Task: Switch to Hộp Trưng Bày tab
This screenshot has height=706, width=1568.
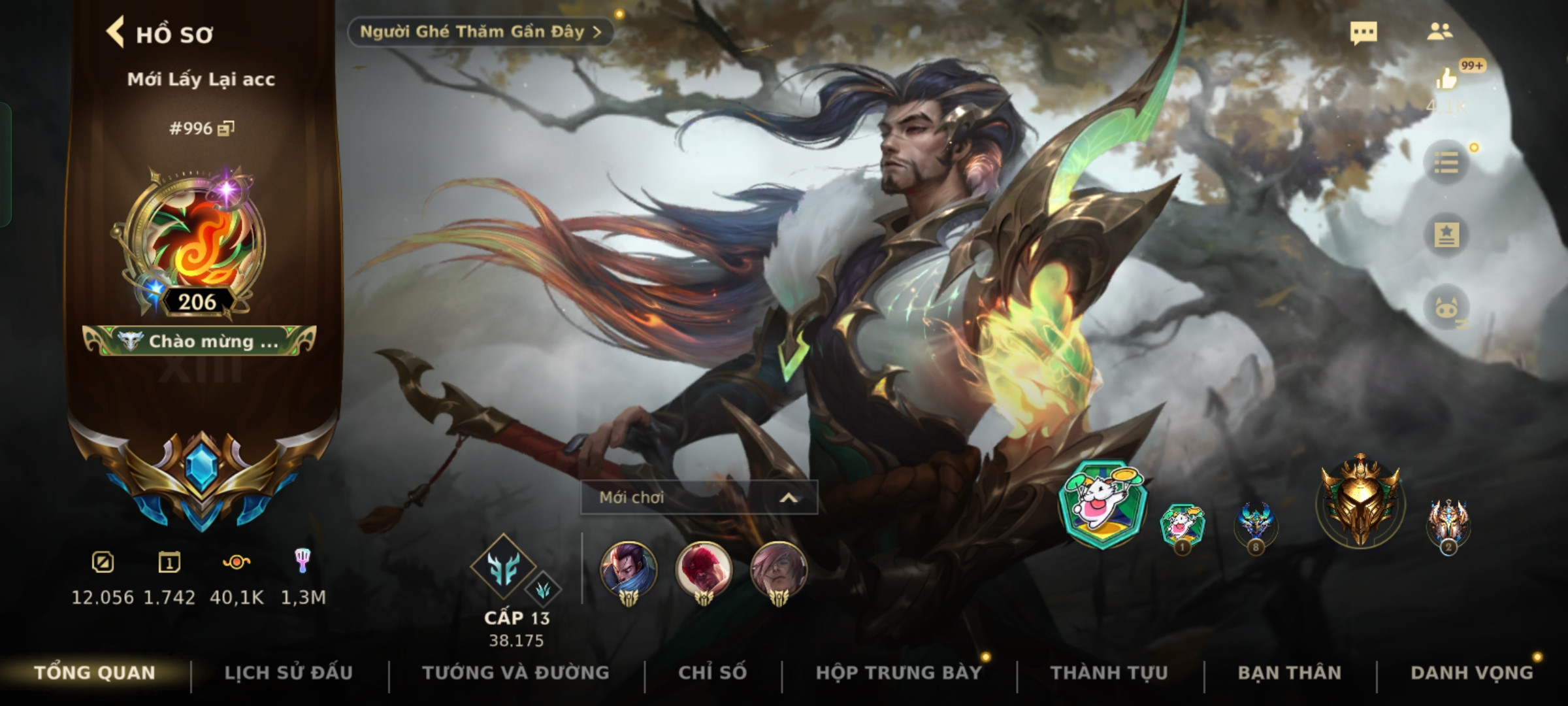Action: click(898, 673)
